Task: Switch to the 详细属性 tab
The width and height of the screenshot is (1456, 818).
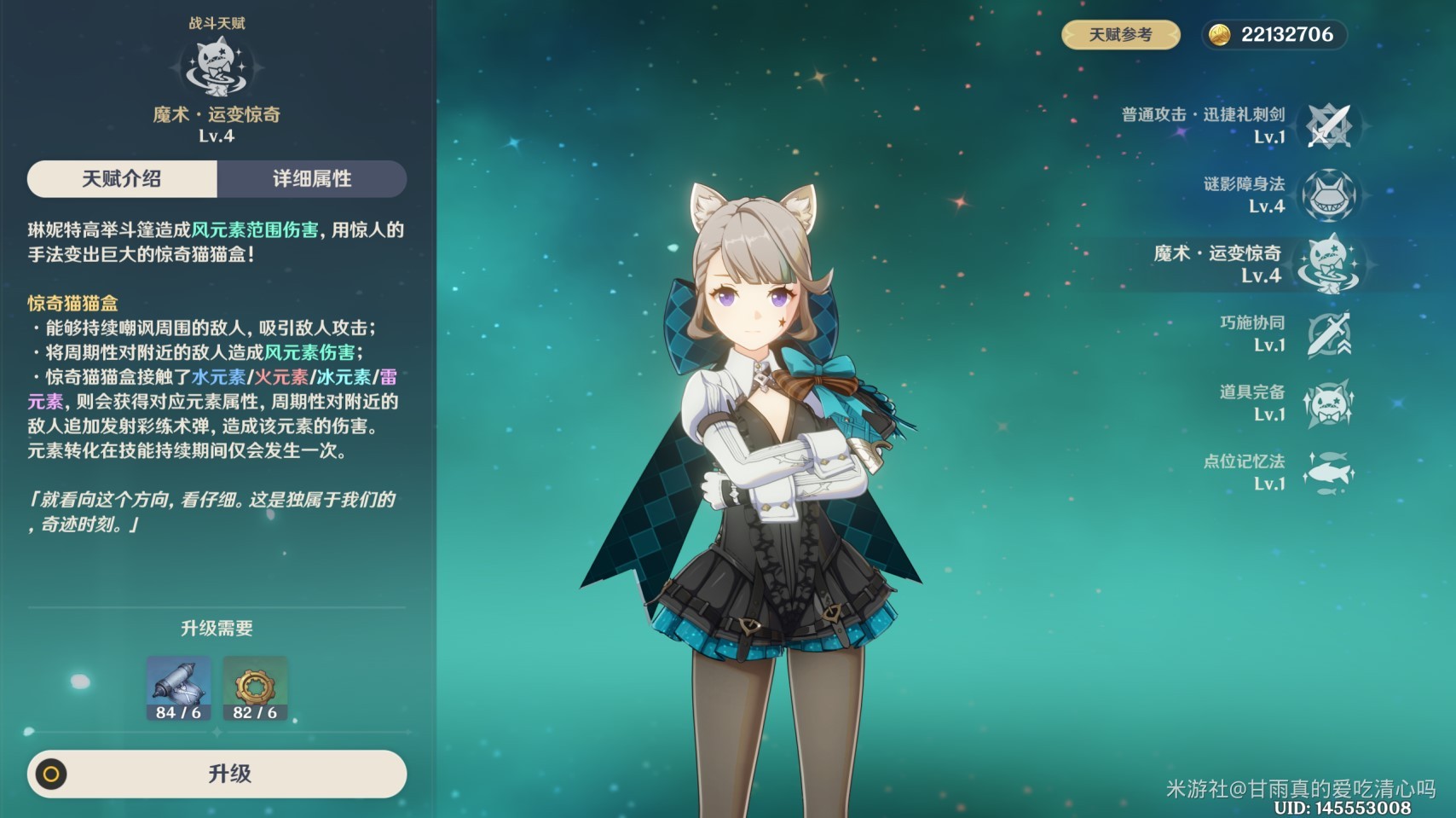Action: [x=311, y=179]
